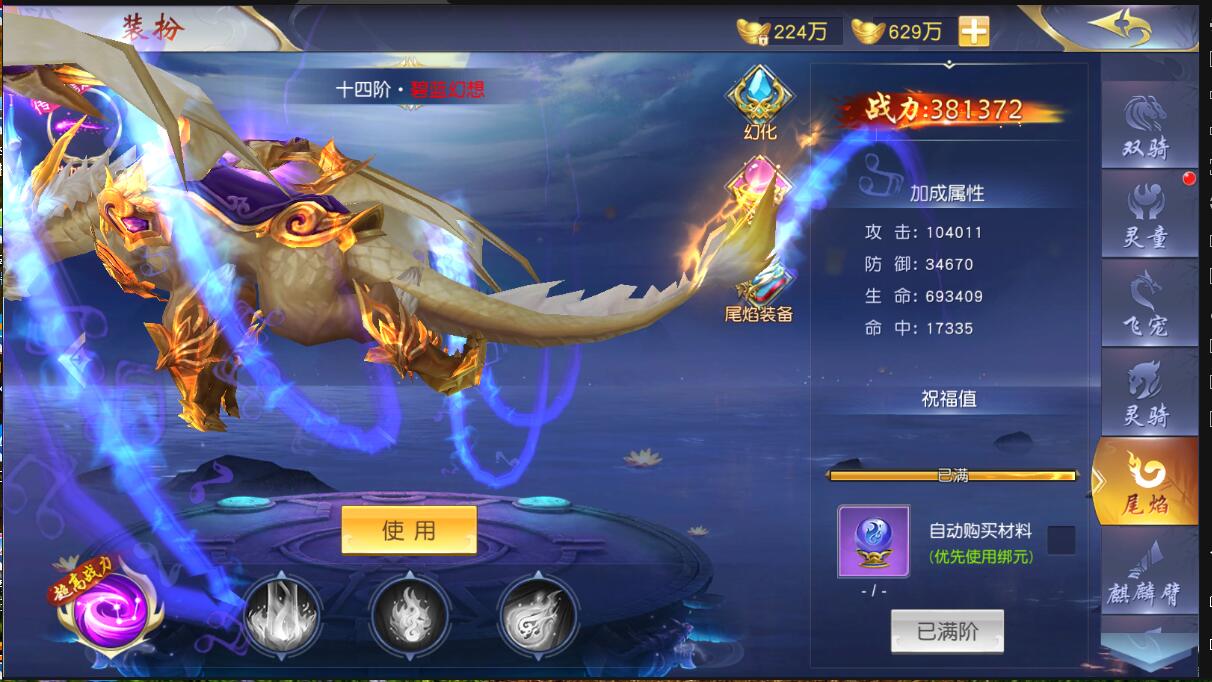Add currency with the plus button

click(973, 31)
